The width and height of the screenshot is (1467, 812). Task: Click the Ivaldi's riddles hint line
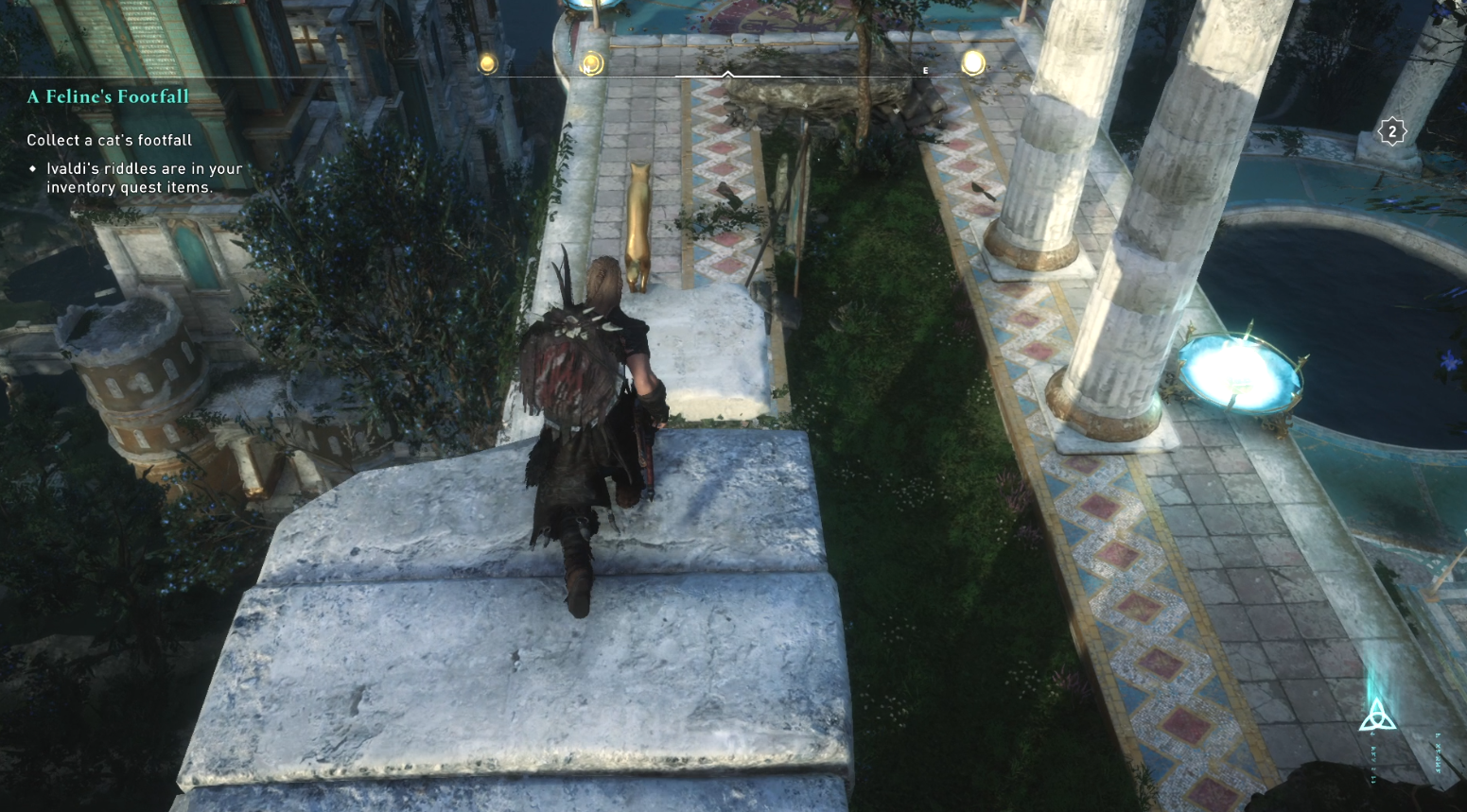144,178
